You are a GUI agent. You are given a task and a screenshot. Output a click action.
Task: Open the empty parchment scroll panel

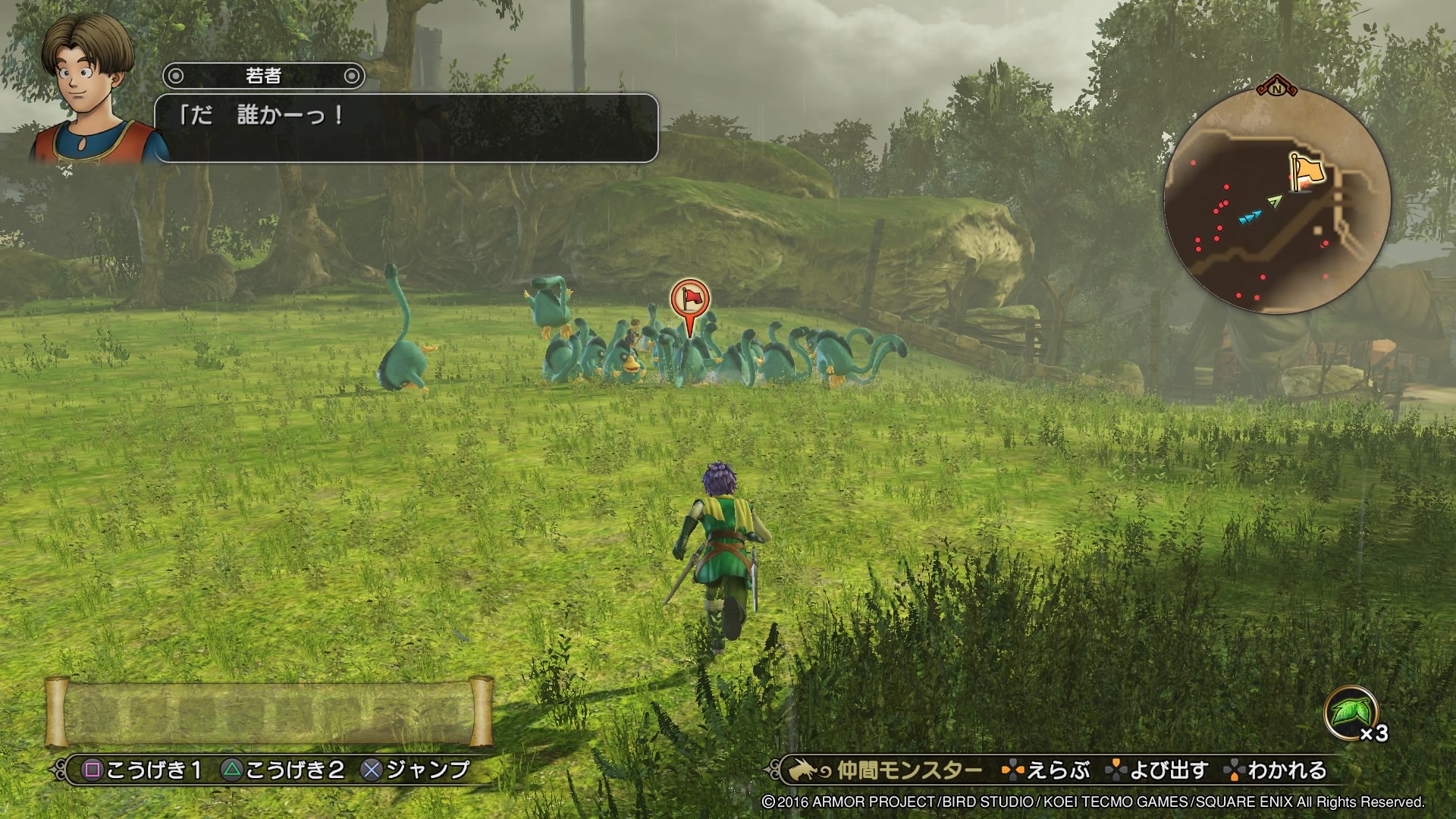(269, 711)
